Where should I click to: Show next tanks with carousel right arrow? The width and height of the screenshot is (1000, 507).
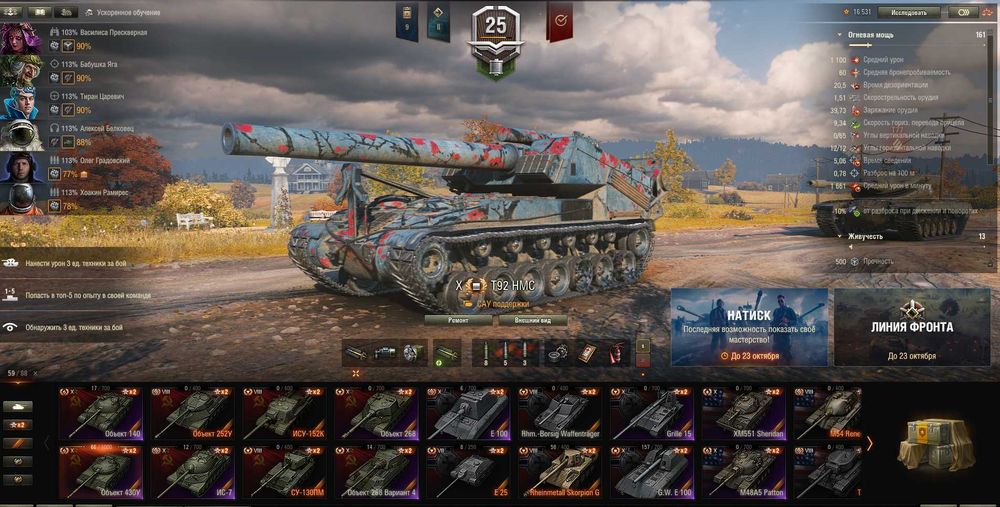tap(870, 442)
